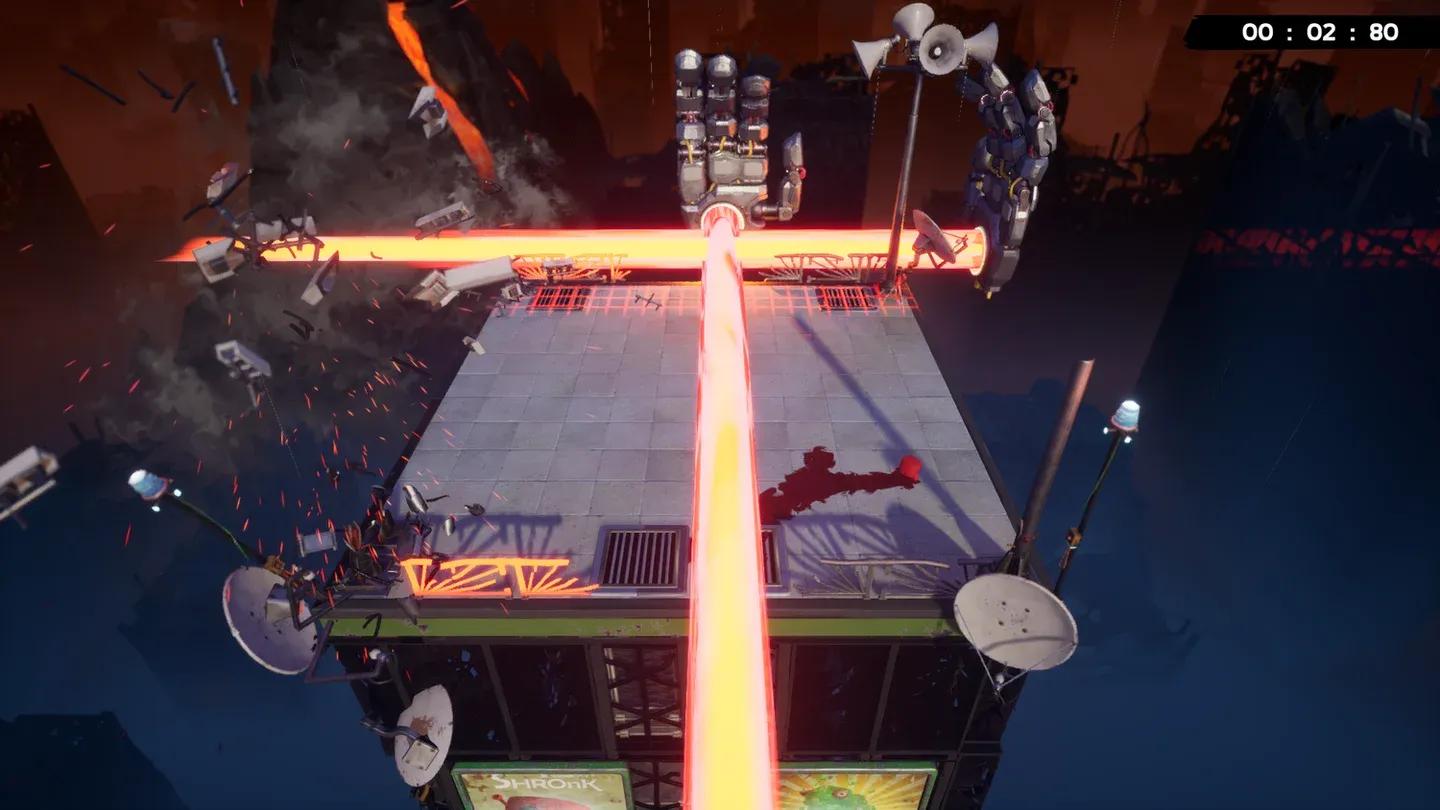Image resolution: width=1440 pixels, height=810 pixels.
Task: Toggle the left blue lamp near the sparks
Action: coord(150,485)
